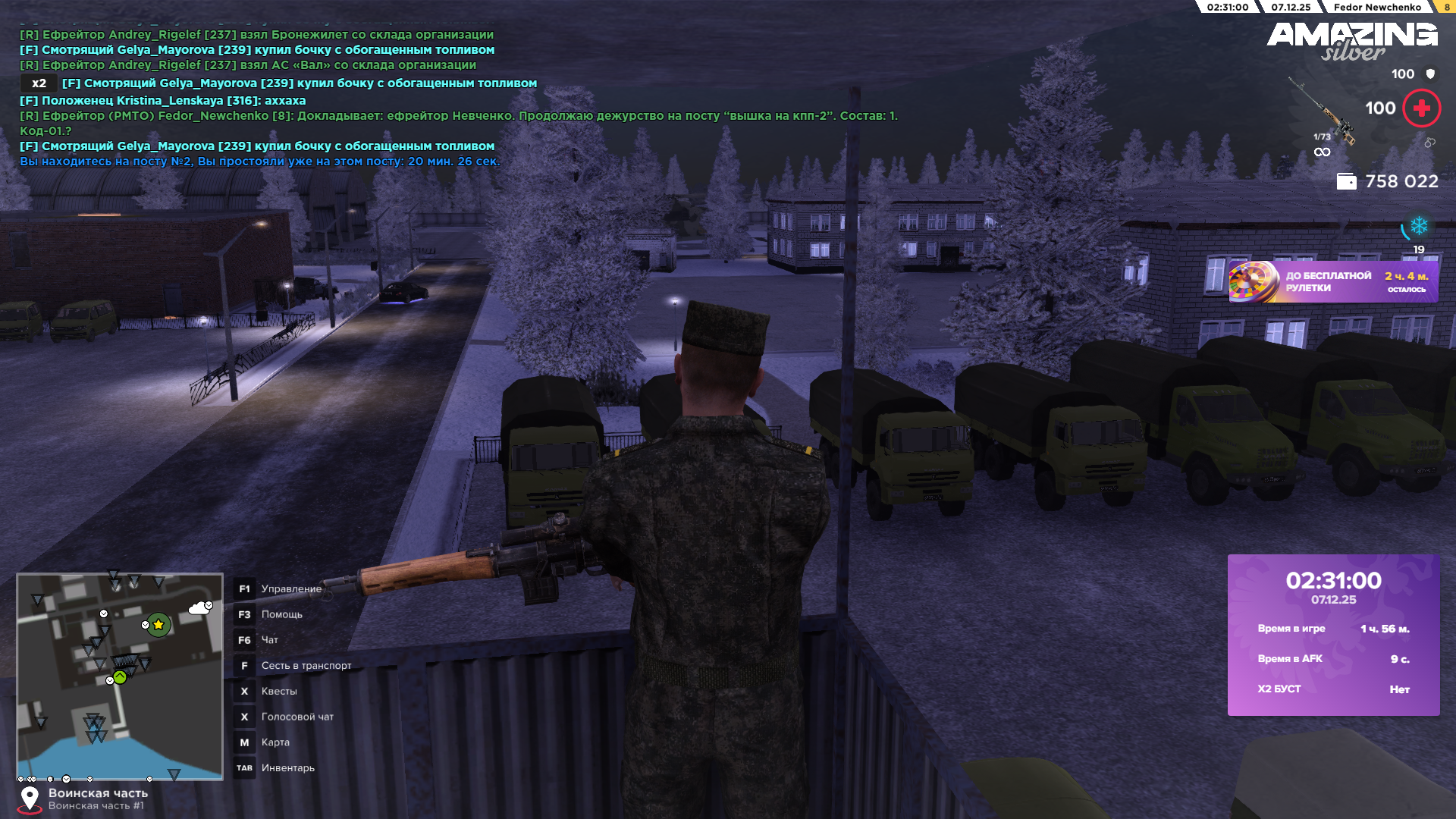Open the Помощь help entry

click(281, 615)
